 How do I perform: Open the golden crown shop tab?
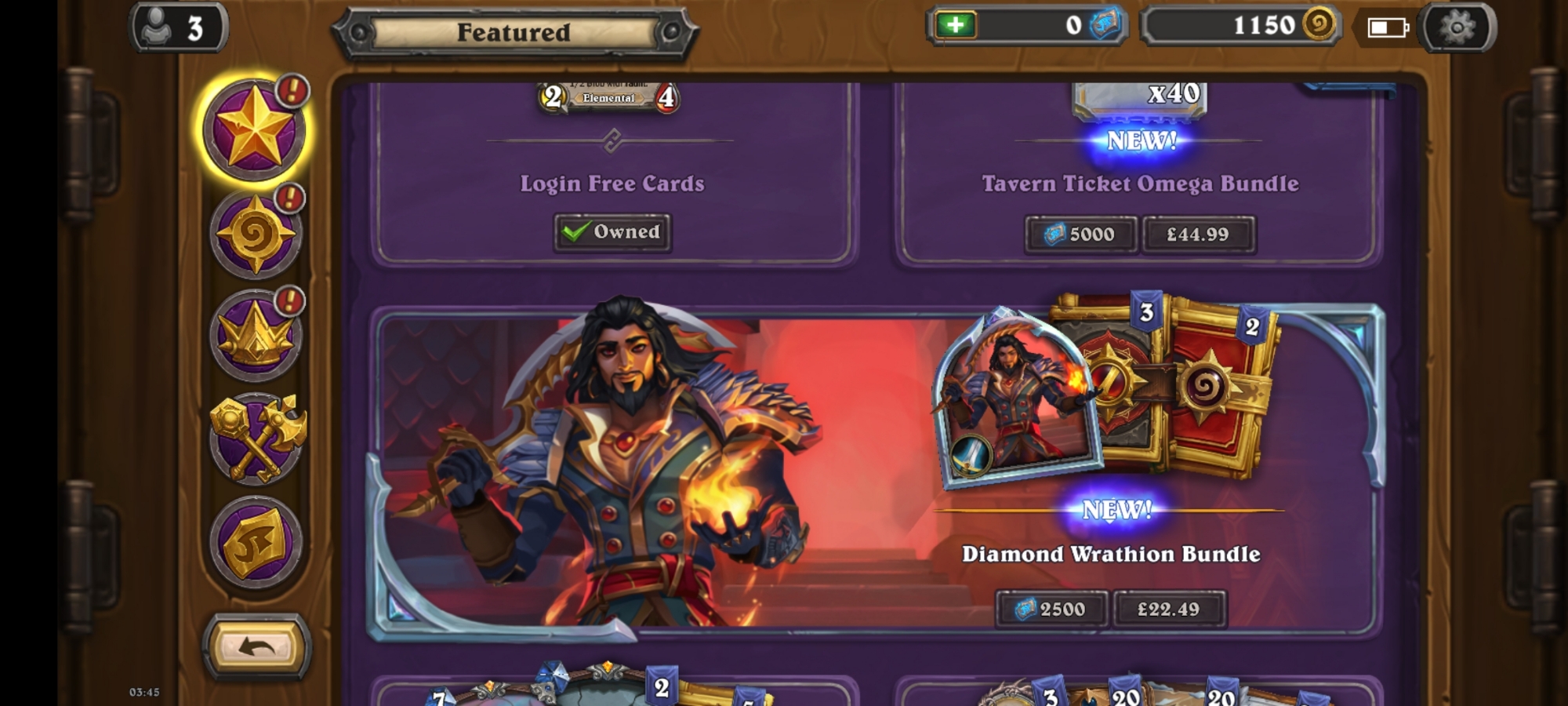tap(255, 336)
